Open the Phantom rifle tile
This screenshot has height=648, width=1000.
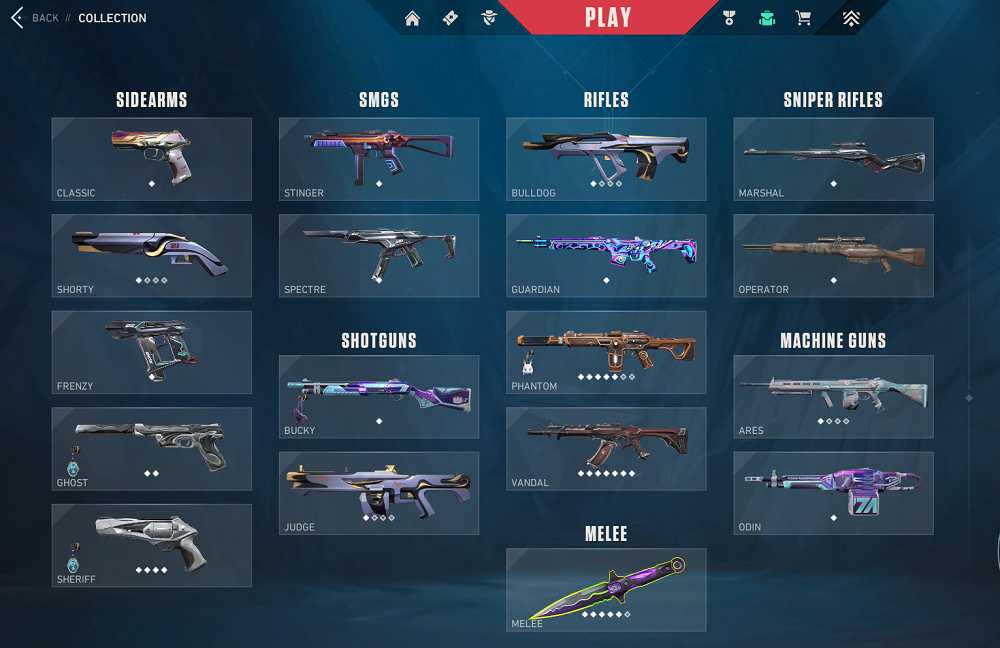click(x=606, y=352)
